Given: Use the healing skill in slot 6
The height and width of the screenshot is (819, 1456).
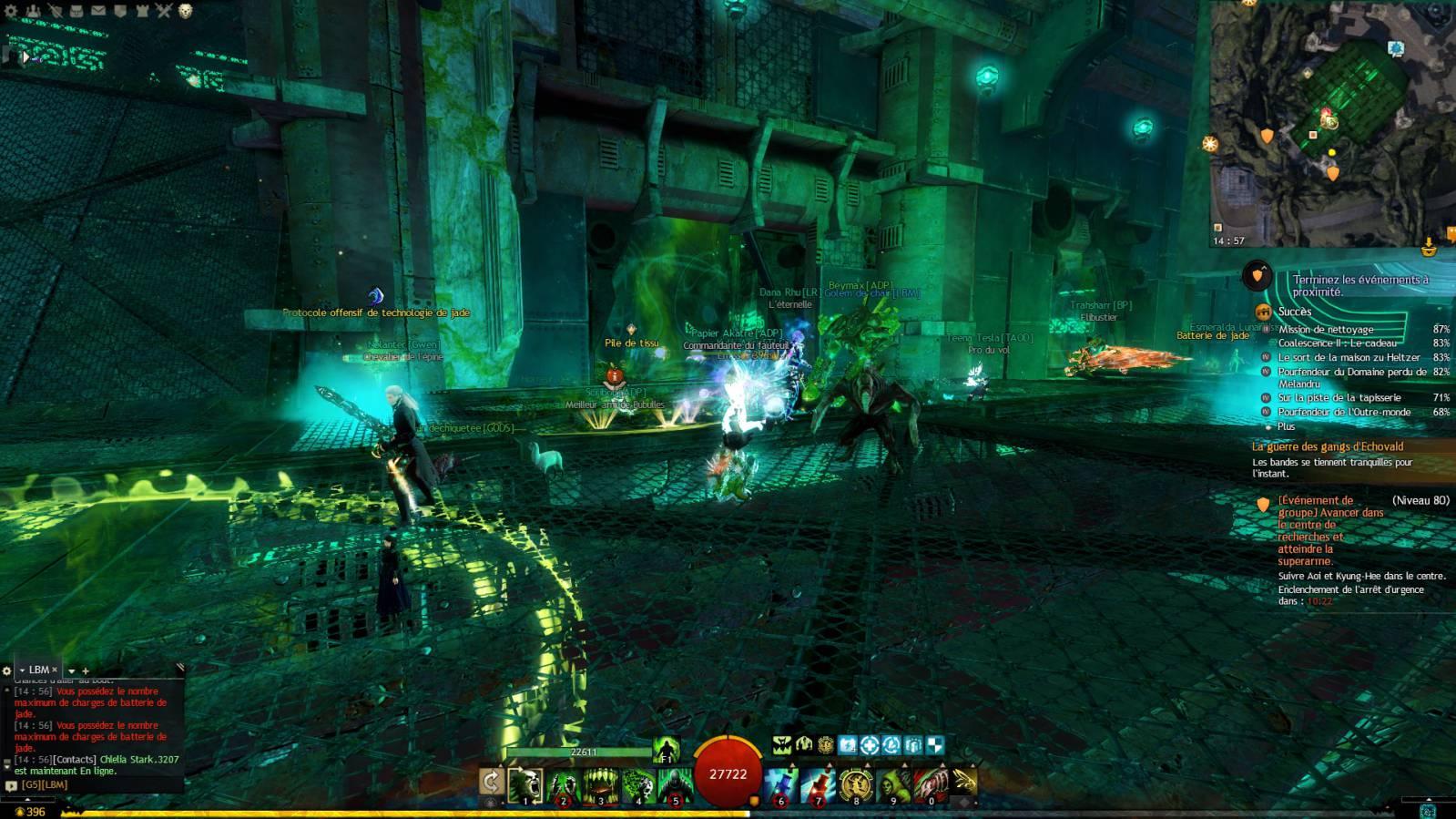Looking at the screenshot, I should (781, 784).
